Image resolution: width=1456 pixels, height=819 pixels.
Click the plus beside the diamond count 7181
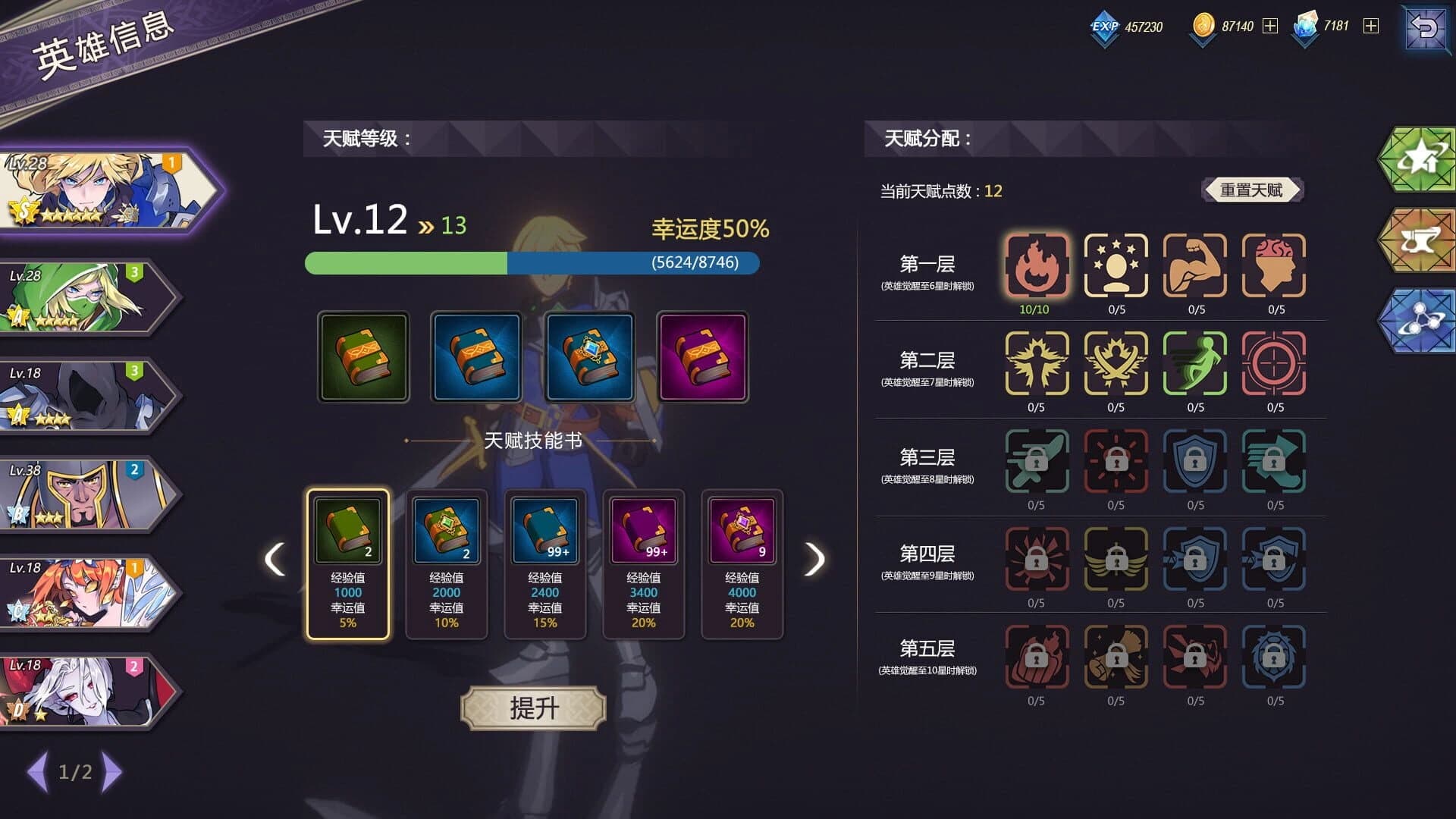point(1370,26)
